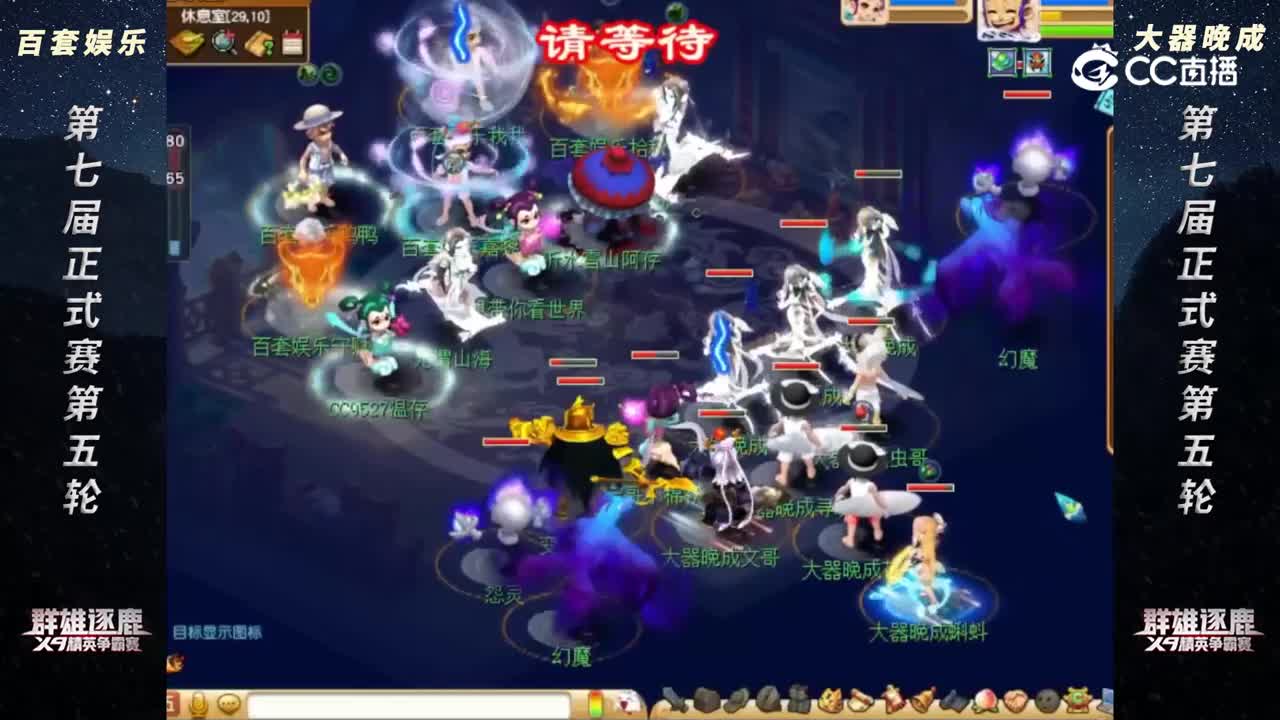Open the emoji smiley picker beside chat input
The height and width of the screenshot is (720, 1280).
229,704
